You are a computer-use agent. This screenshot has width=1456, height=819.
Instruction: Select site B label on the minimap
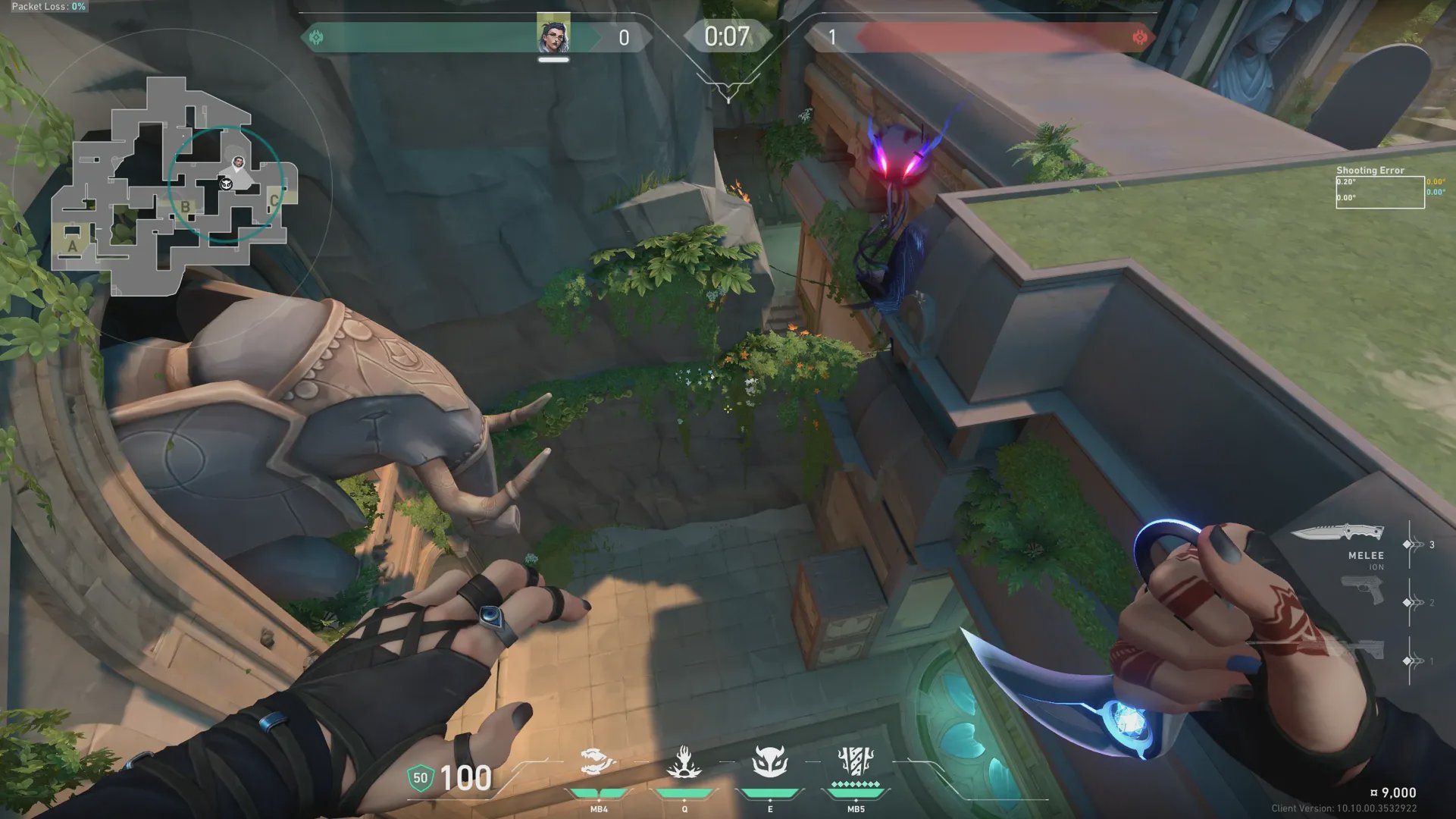(185, 207)
